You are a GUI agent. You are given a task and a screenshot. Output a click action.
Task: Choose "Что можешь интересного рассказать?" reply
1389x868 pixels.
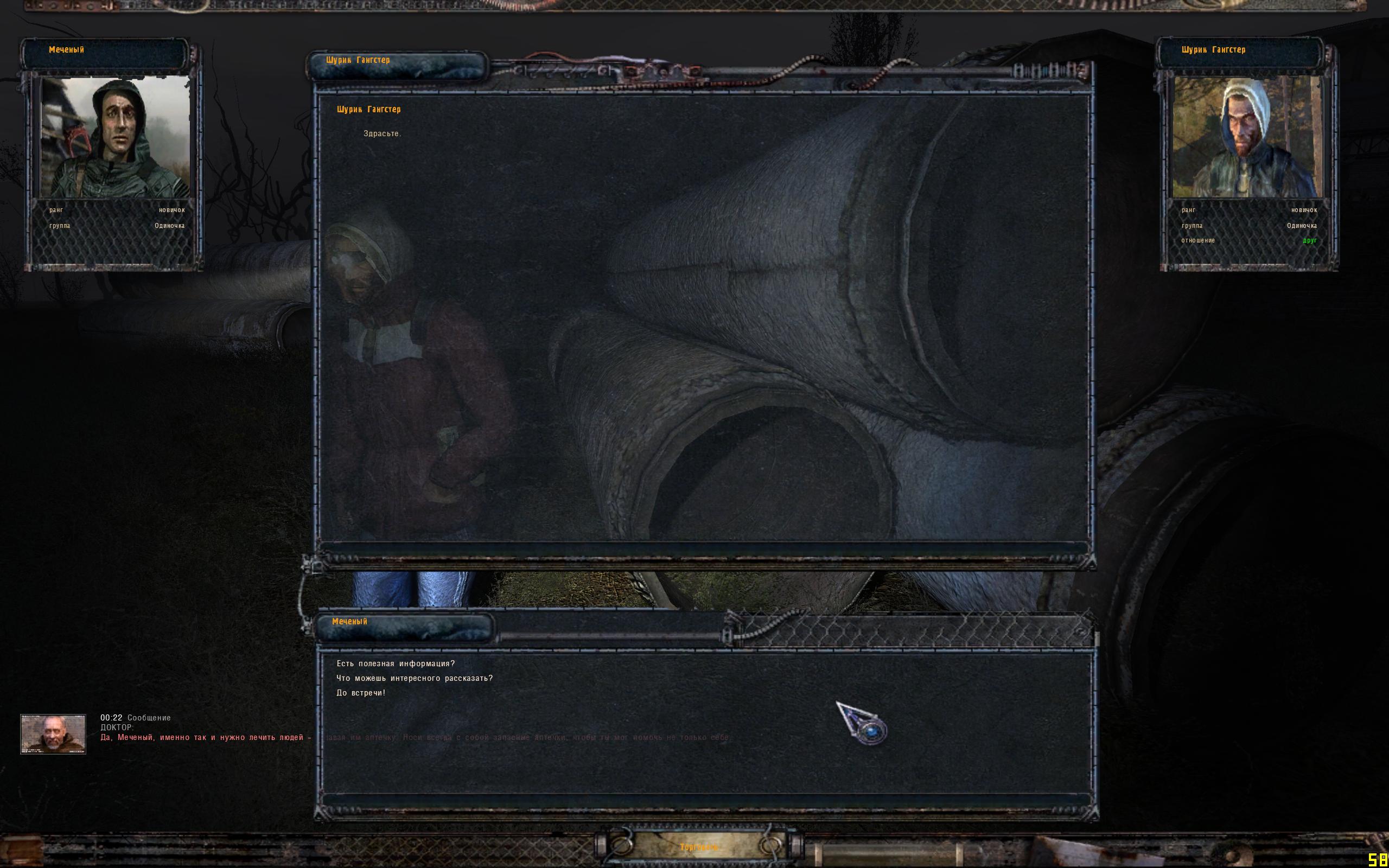coord(415,678)
